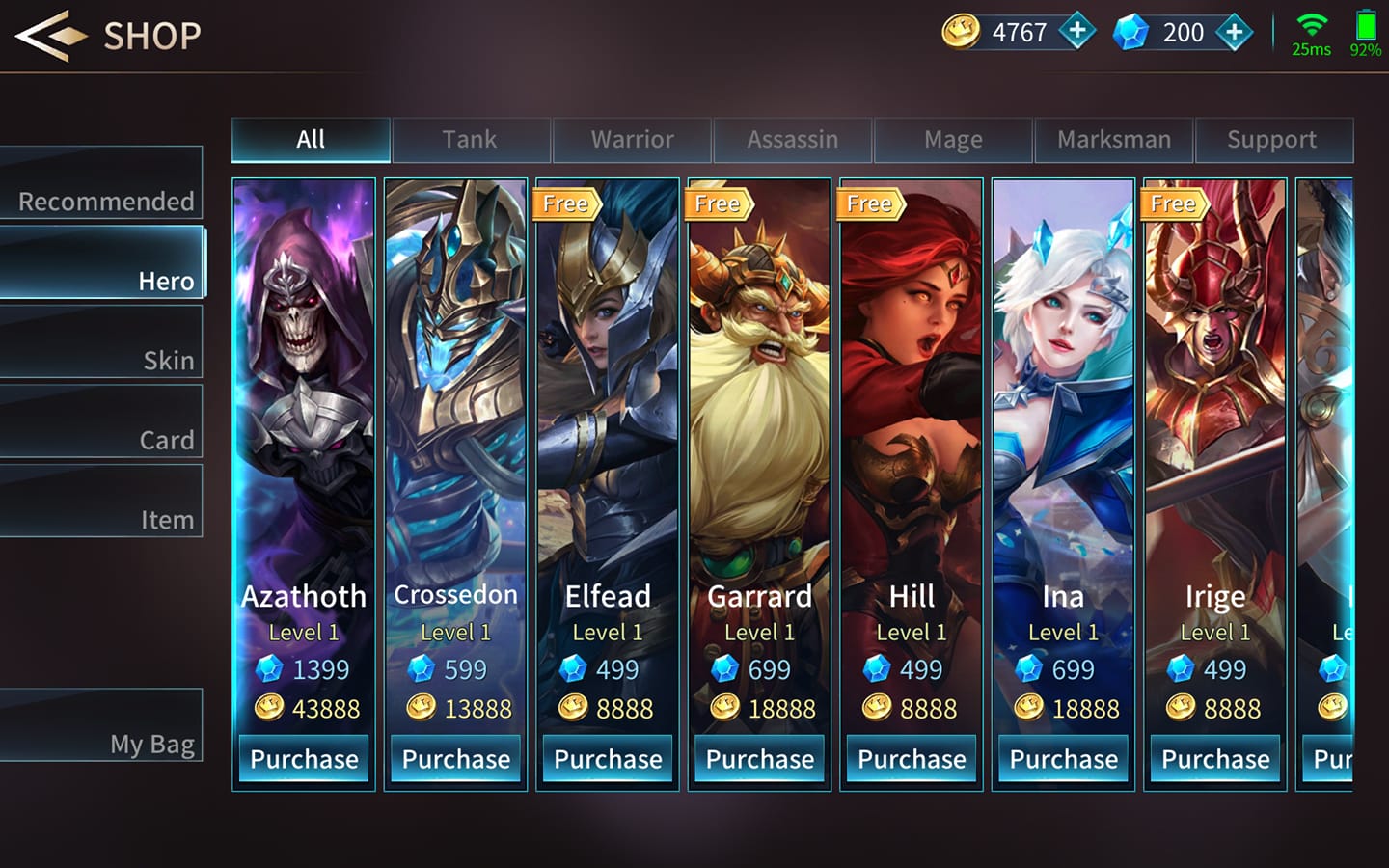Filter heroes by Assassin
Screen dimensions: 1389x868
pyautogui.click(x=792, y=140)
